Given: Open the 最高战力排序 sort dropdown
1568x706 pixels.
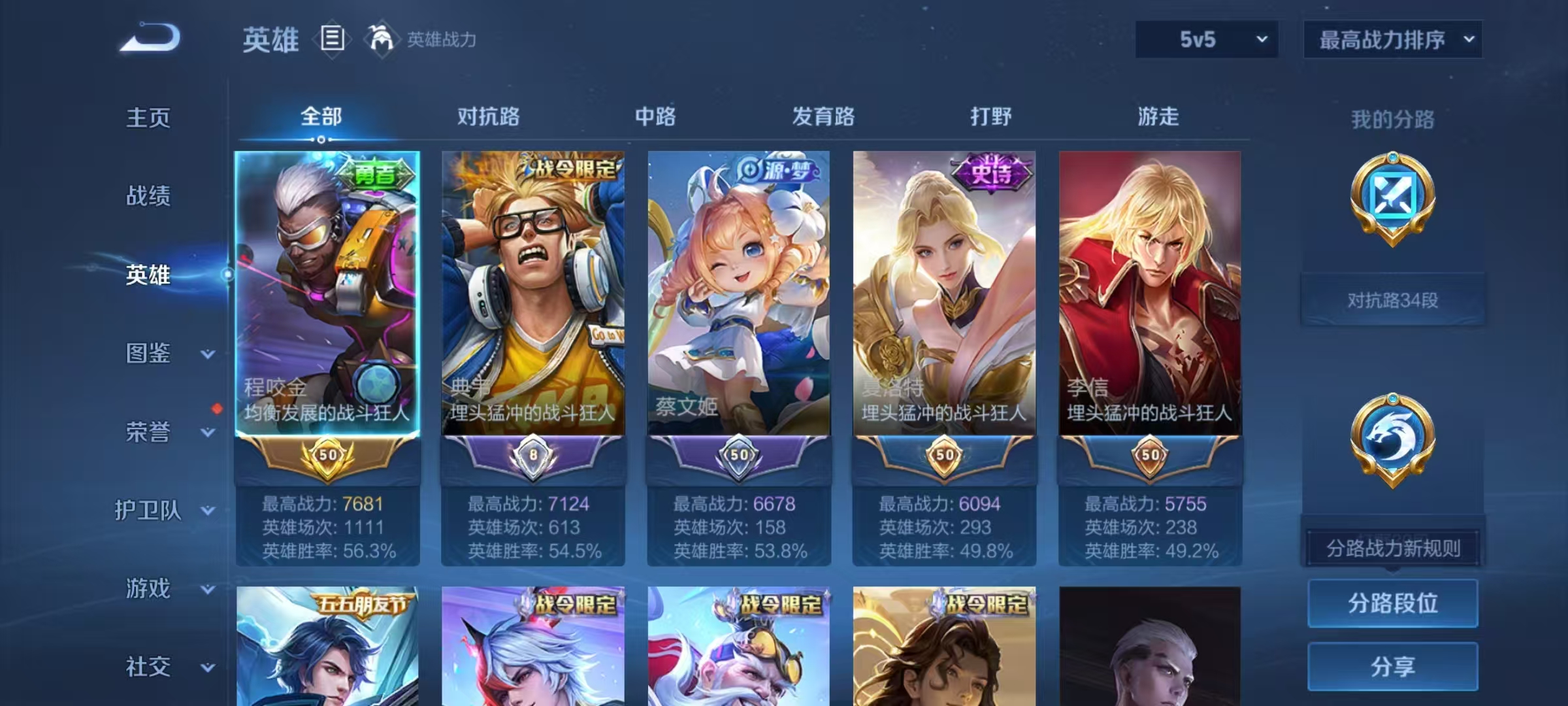Looking at the screenshot, I should pos(1393,39).
